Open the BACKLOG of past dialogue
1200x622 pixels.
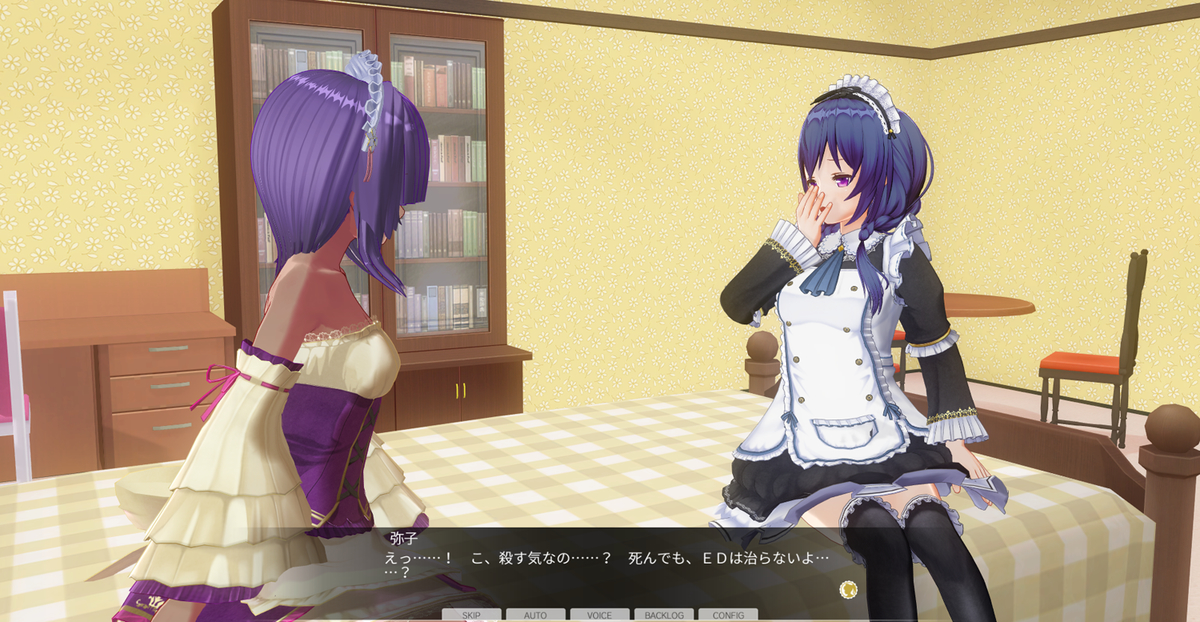pos(664,615)
